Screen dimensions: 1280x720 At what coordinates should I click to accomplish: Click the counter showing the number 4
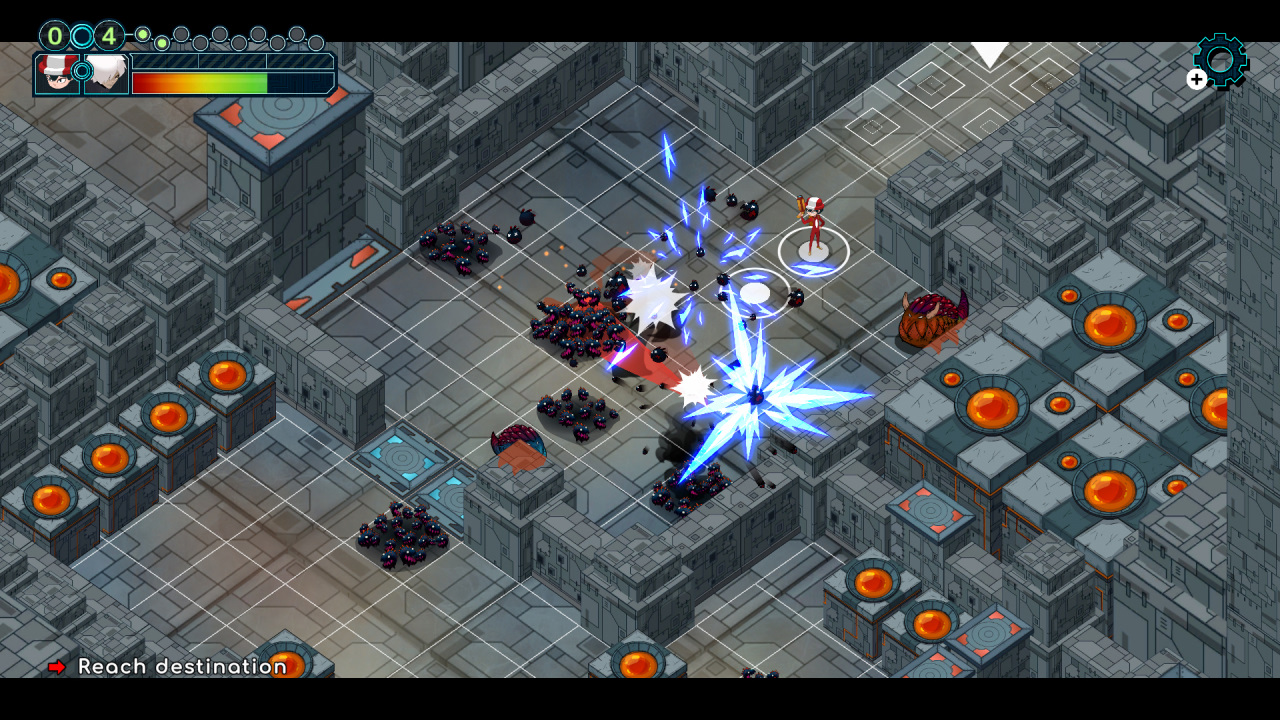click(x=110, y=35)
